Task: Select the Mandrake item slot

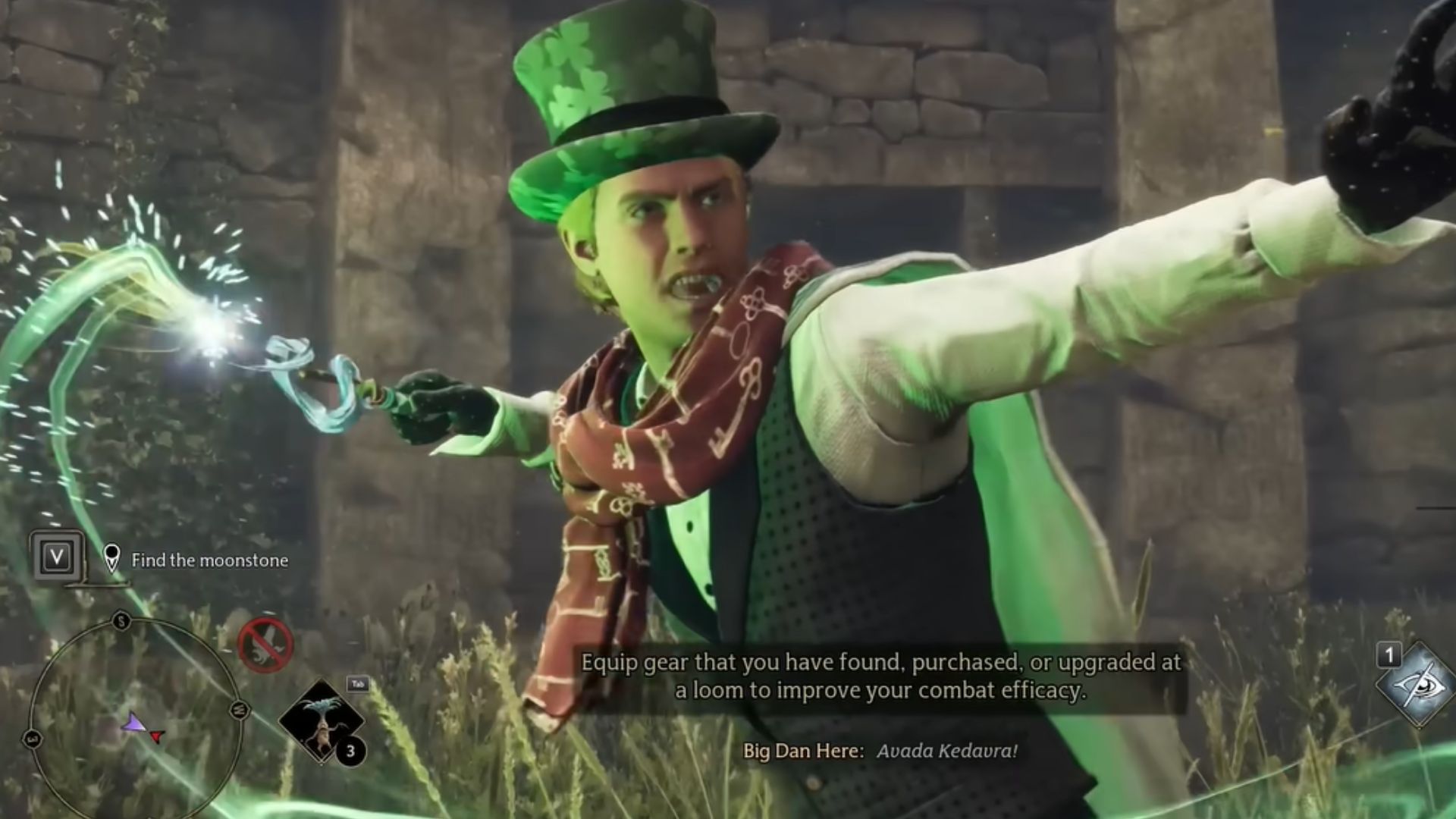Action: (x=322, y=721)
